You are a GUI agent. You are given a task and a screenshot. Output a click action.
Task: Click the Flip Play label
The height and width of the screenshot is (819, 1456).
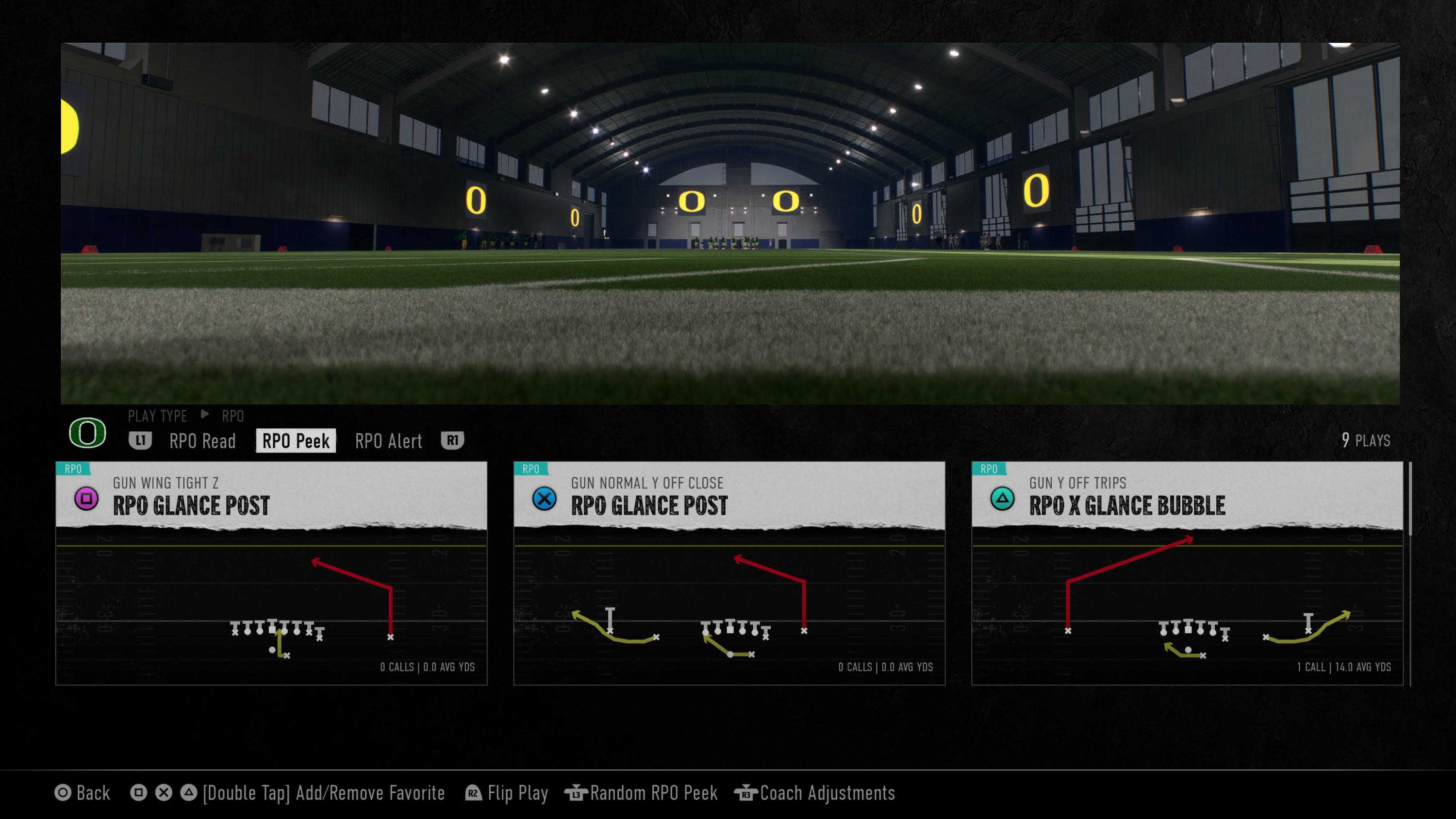[x=518, y=794]
